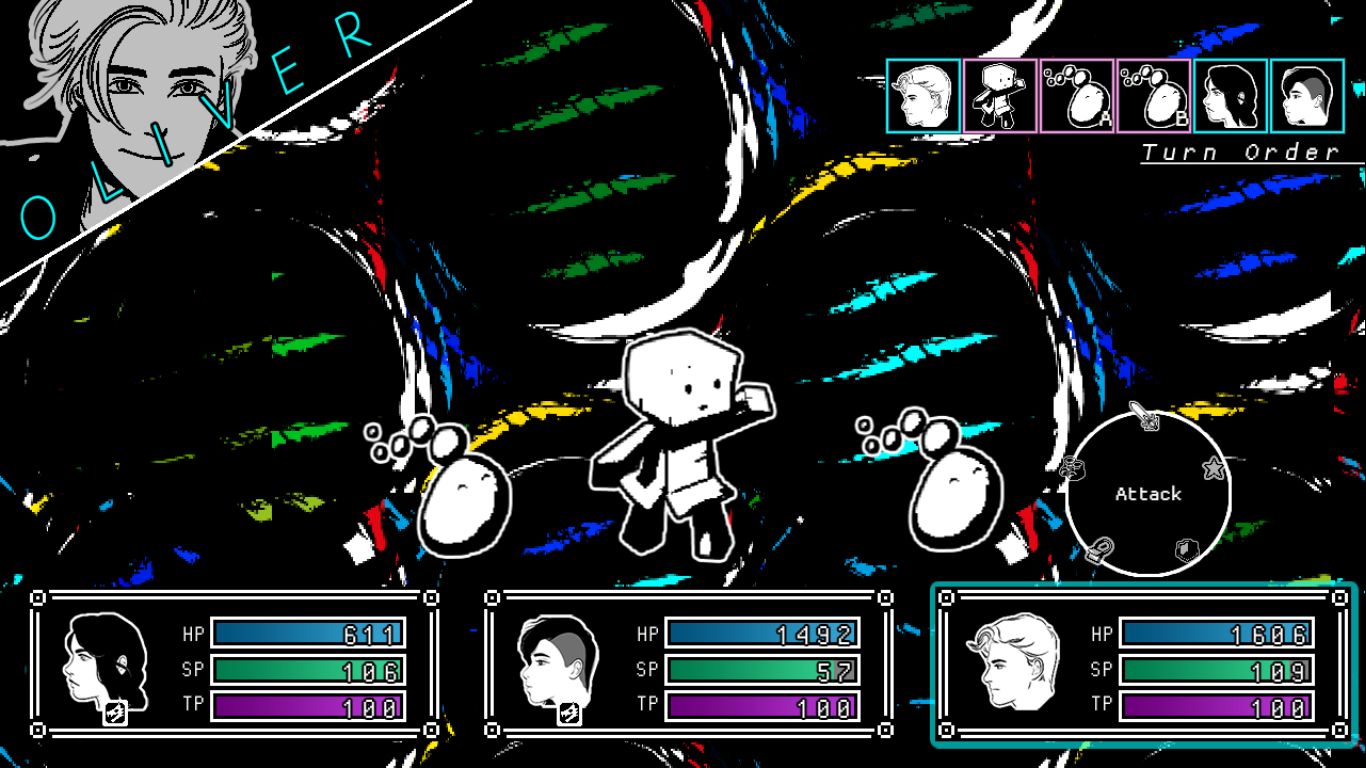Confirm the Attack label in the wheel center
This screenshot has height=768, width=1366.
click(1148, 494)
